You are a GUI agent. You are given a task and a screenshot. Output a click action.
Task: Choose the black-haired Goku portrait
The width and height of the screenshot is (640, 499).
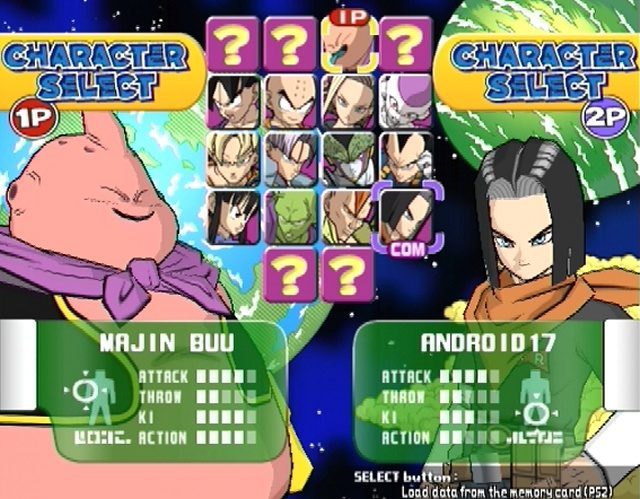[233, 102]
